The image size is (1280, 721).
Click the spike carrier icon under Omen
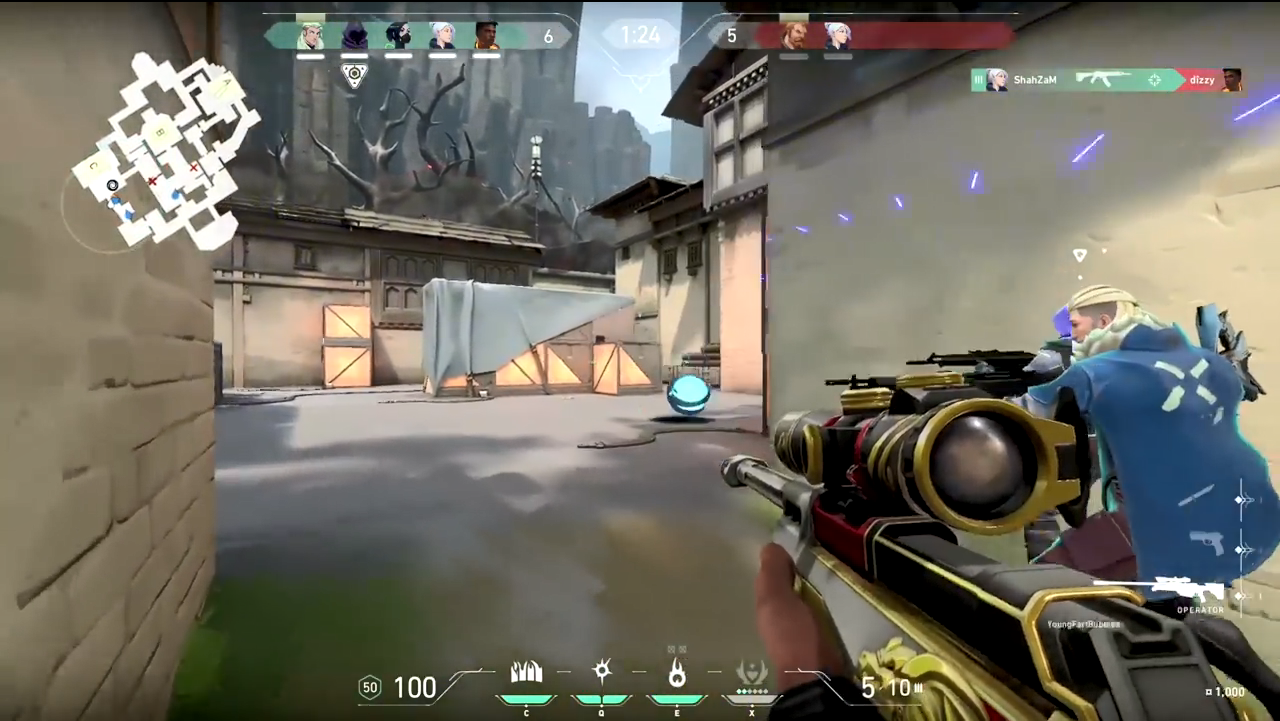click(354, 74)
